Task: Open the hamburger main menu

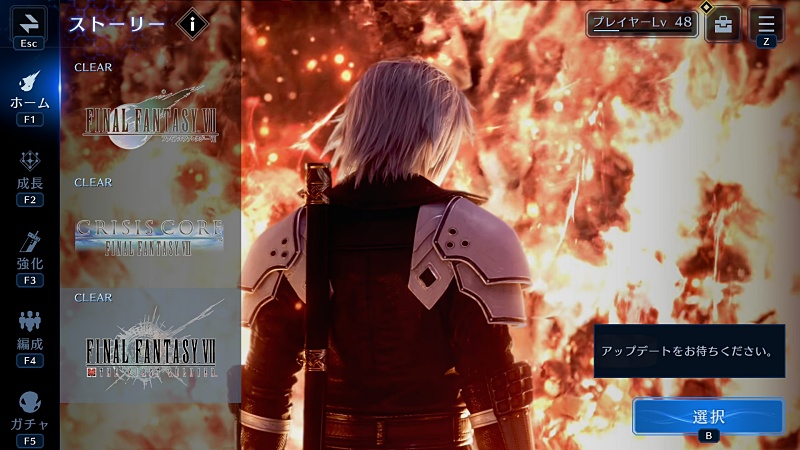Action: coord(766,23)
